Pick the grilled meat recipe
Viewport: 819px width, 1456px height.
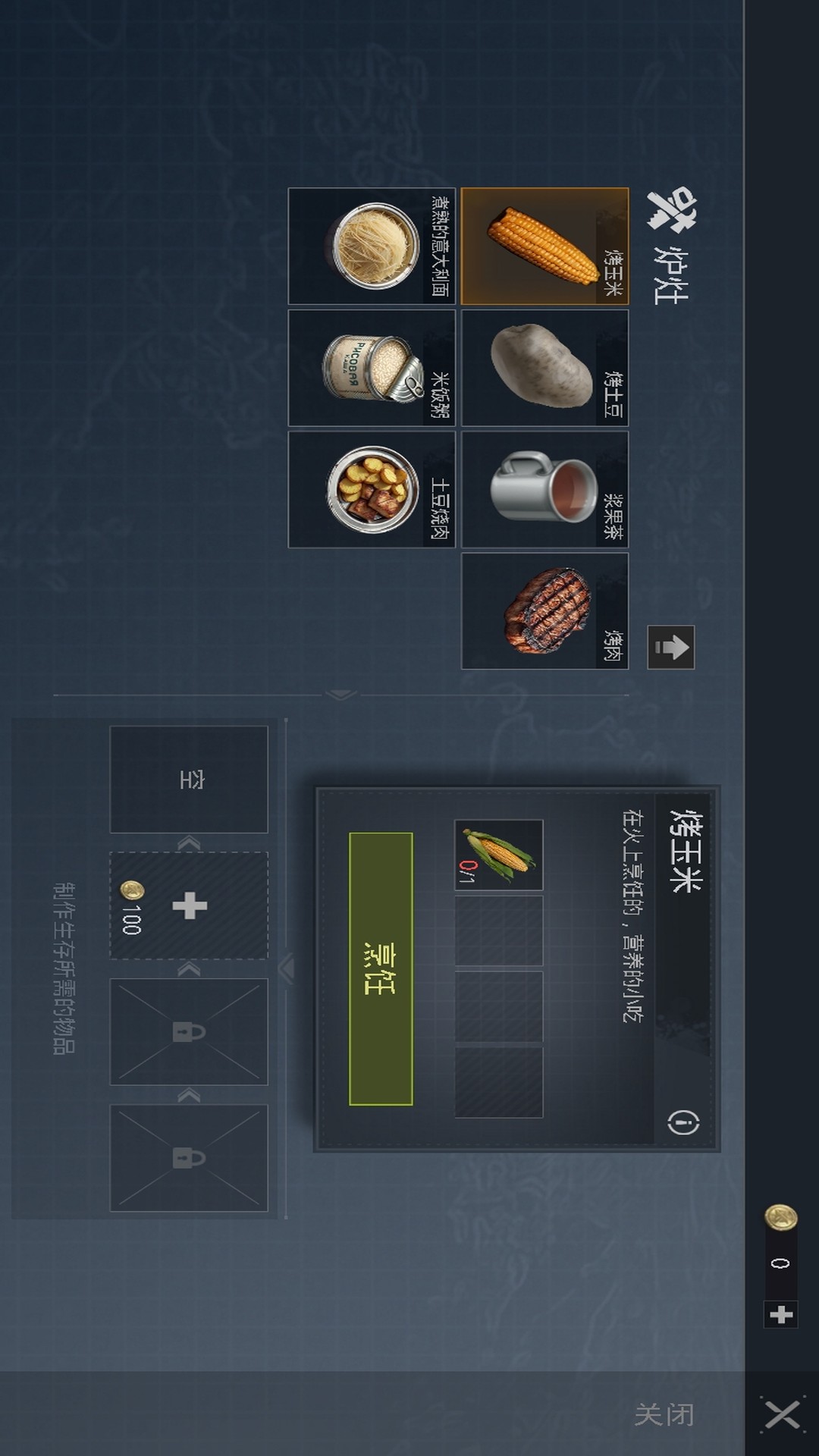point(544,611)
